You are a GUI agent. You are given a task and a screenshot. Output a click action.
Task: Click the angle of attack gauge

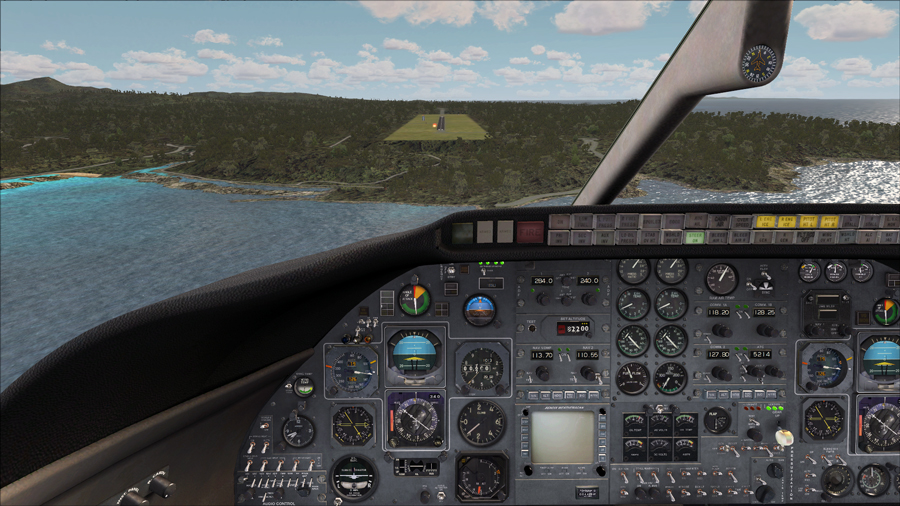(413, 299)
